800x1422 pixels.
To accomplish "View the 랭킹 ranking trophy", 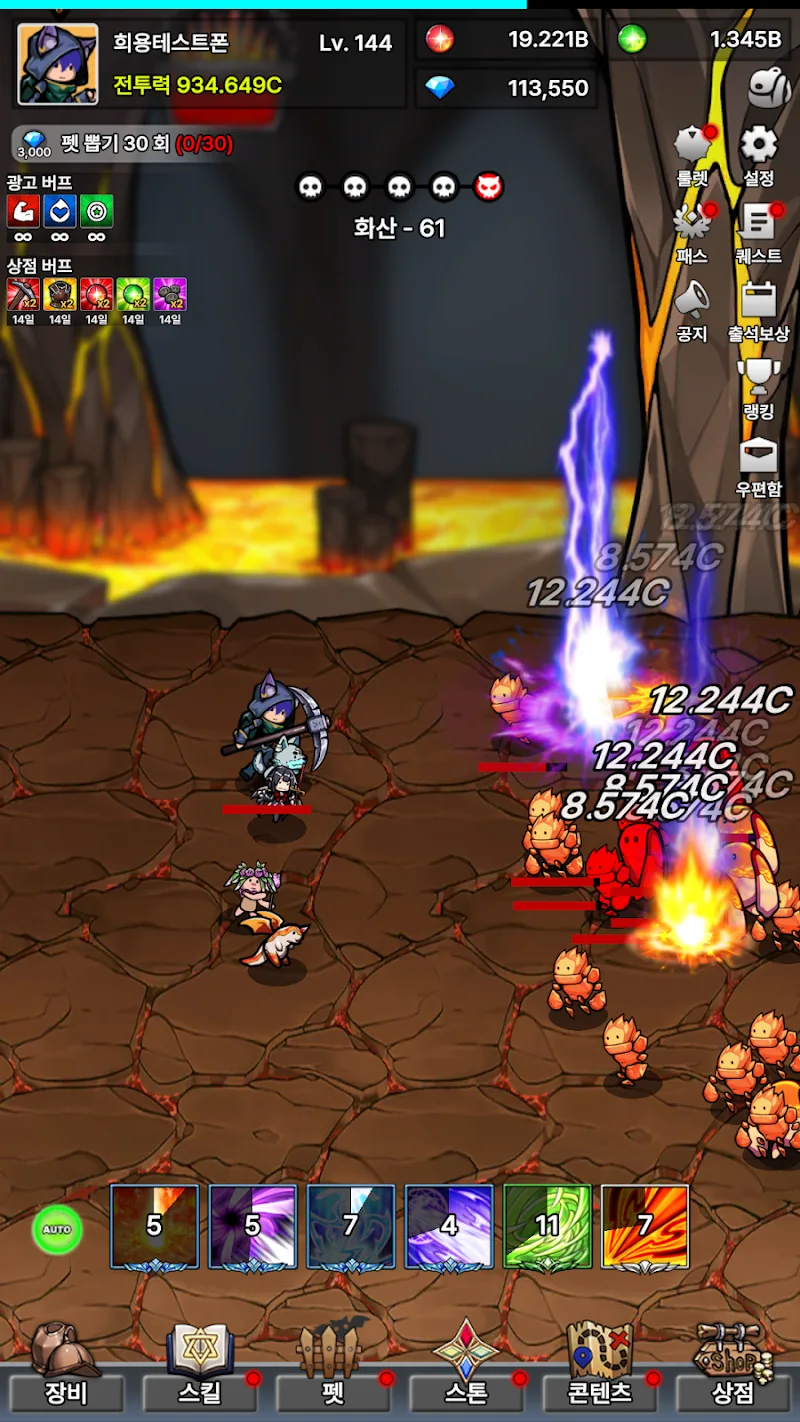I will click(759, 385).
